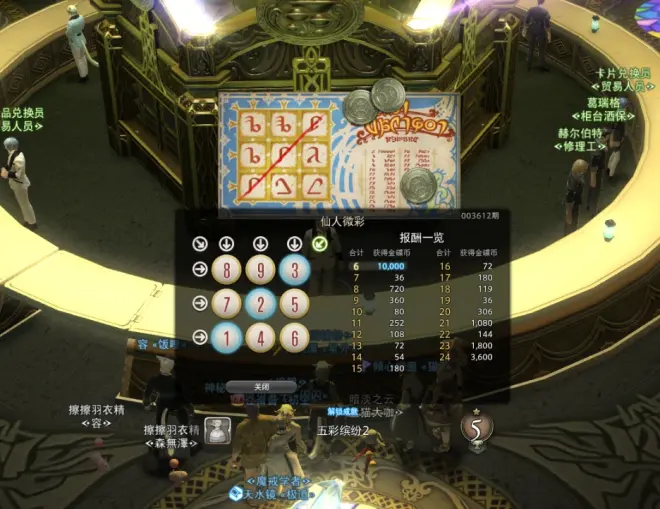Image resolution: width=660 pixels, height=509 pixels.
Task: Choose the down arrow above number 8
Action: click(226, 243)
